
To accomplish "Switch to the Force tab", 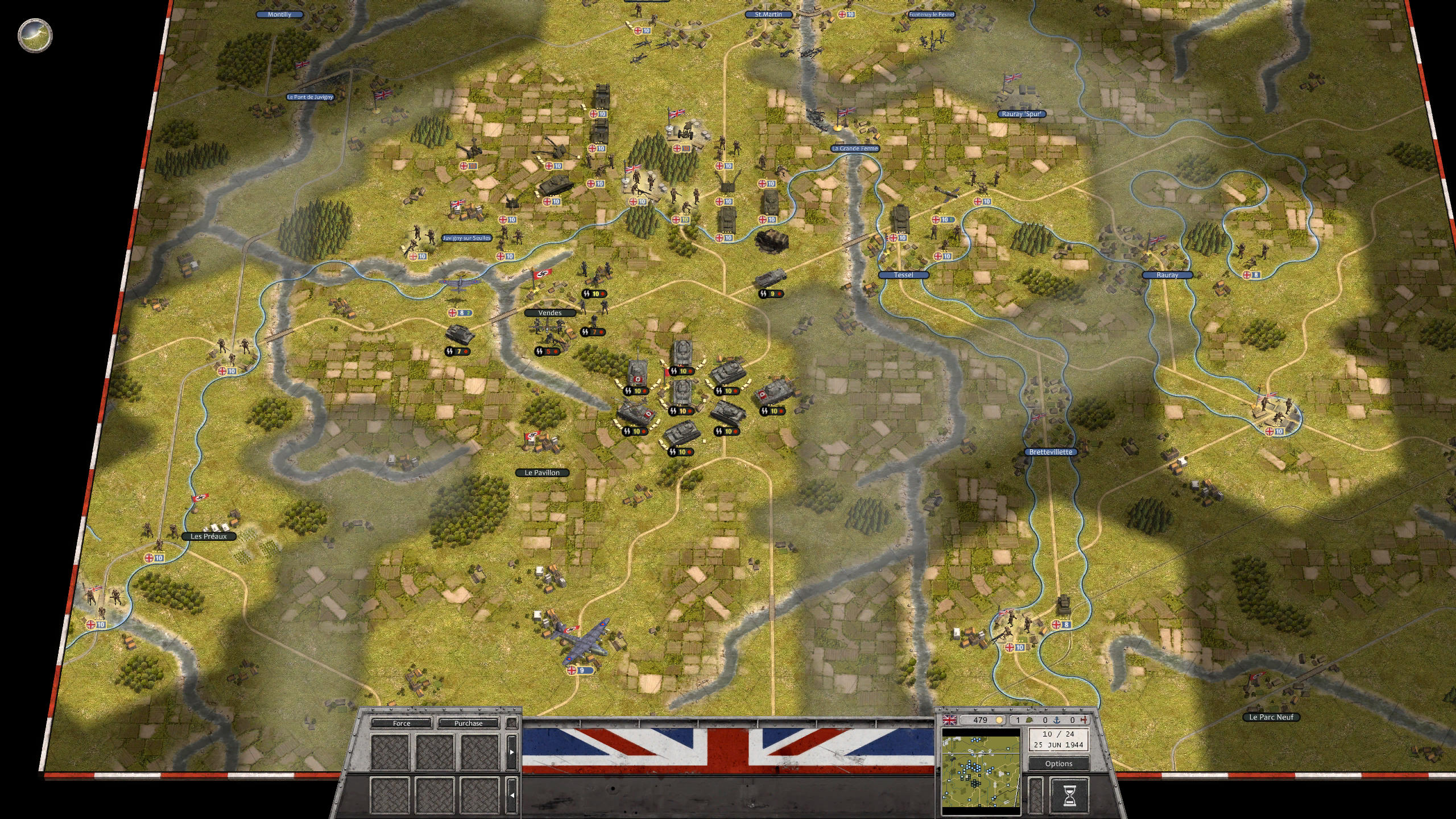I will point(402,723).
